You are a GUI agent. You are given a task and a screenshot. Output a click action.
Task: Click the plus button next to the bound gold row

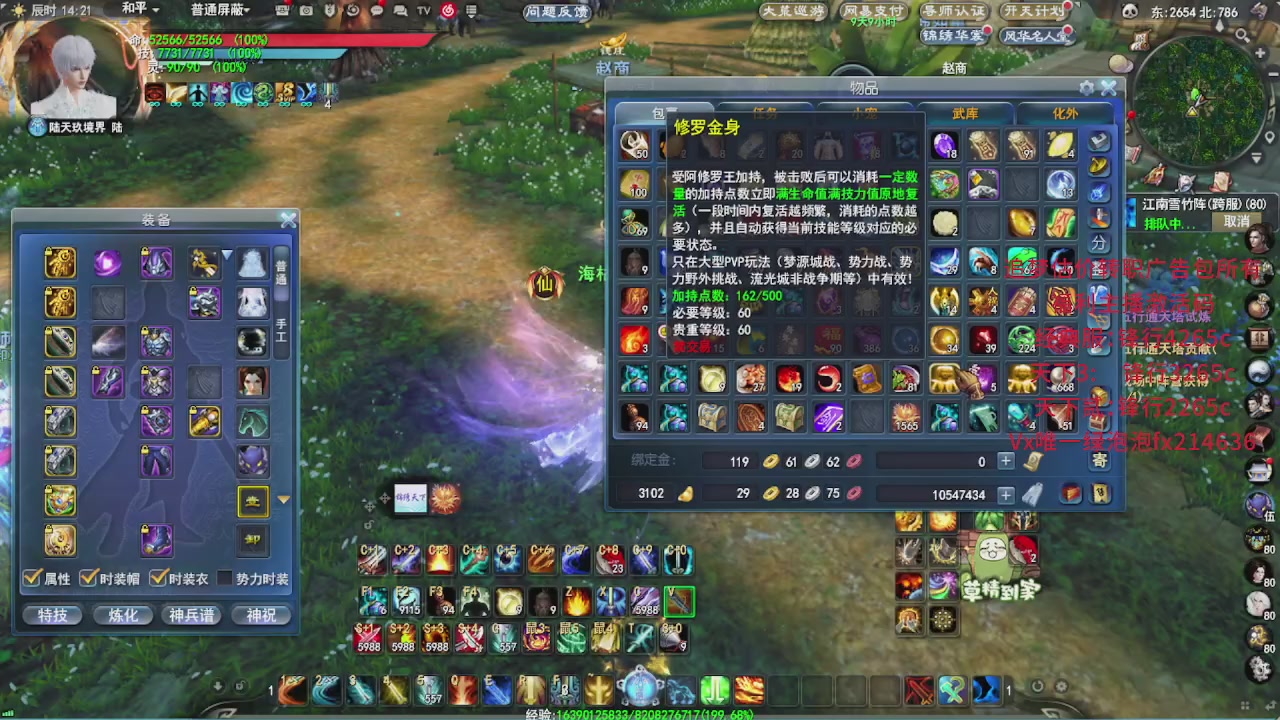[x=1006, y=461]
